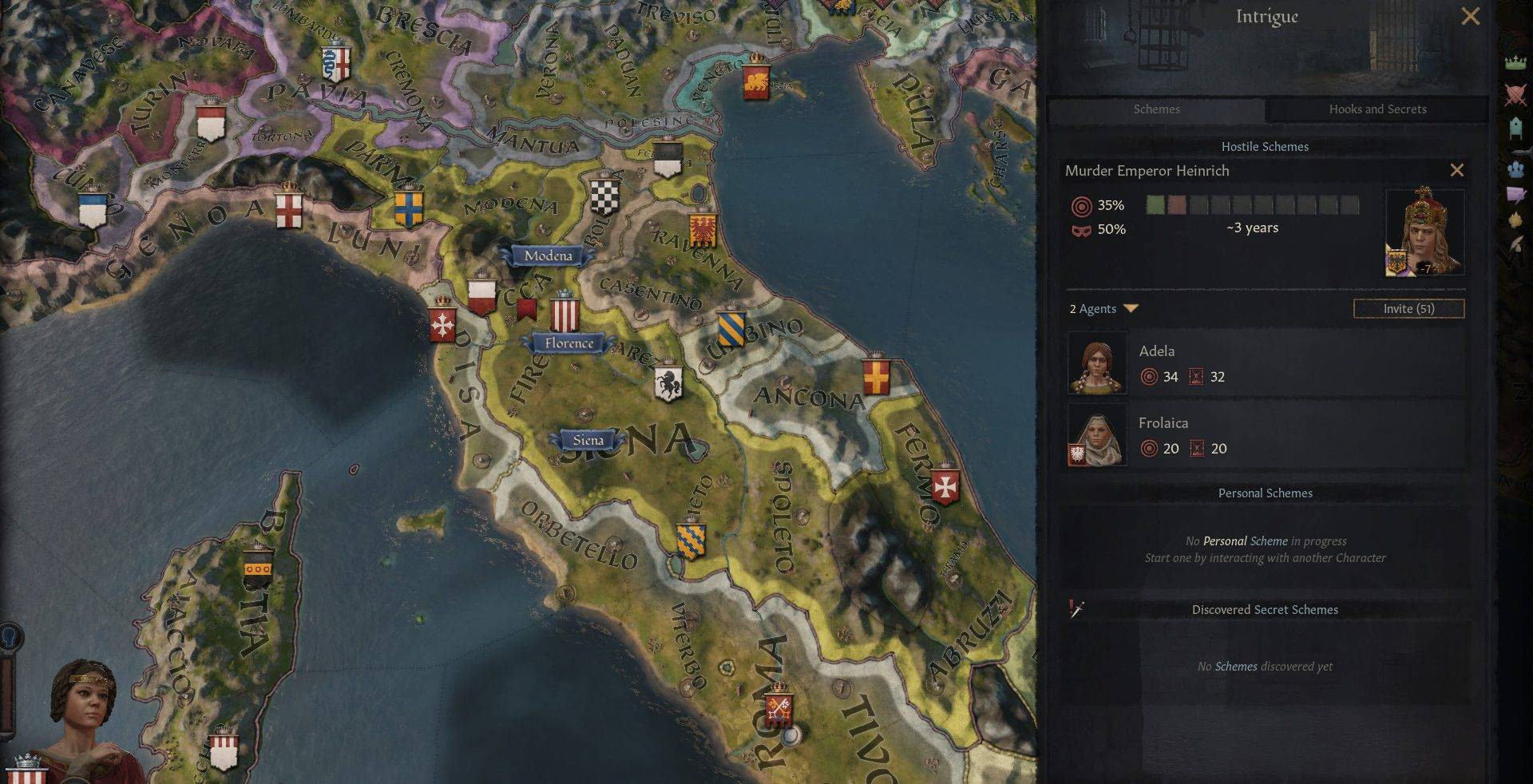Collapse the 2 Agents list

[1131, 308]
